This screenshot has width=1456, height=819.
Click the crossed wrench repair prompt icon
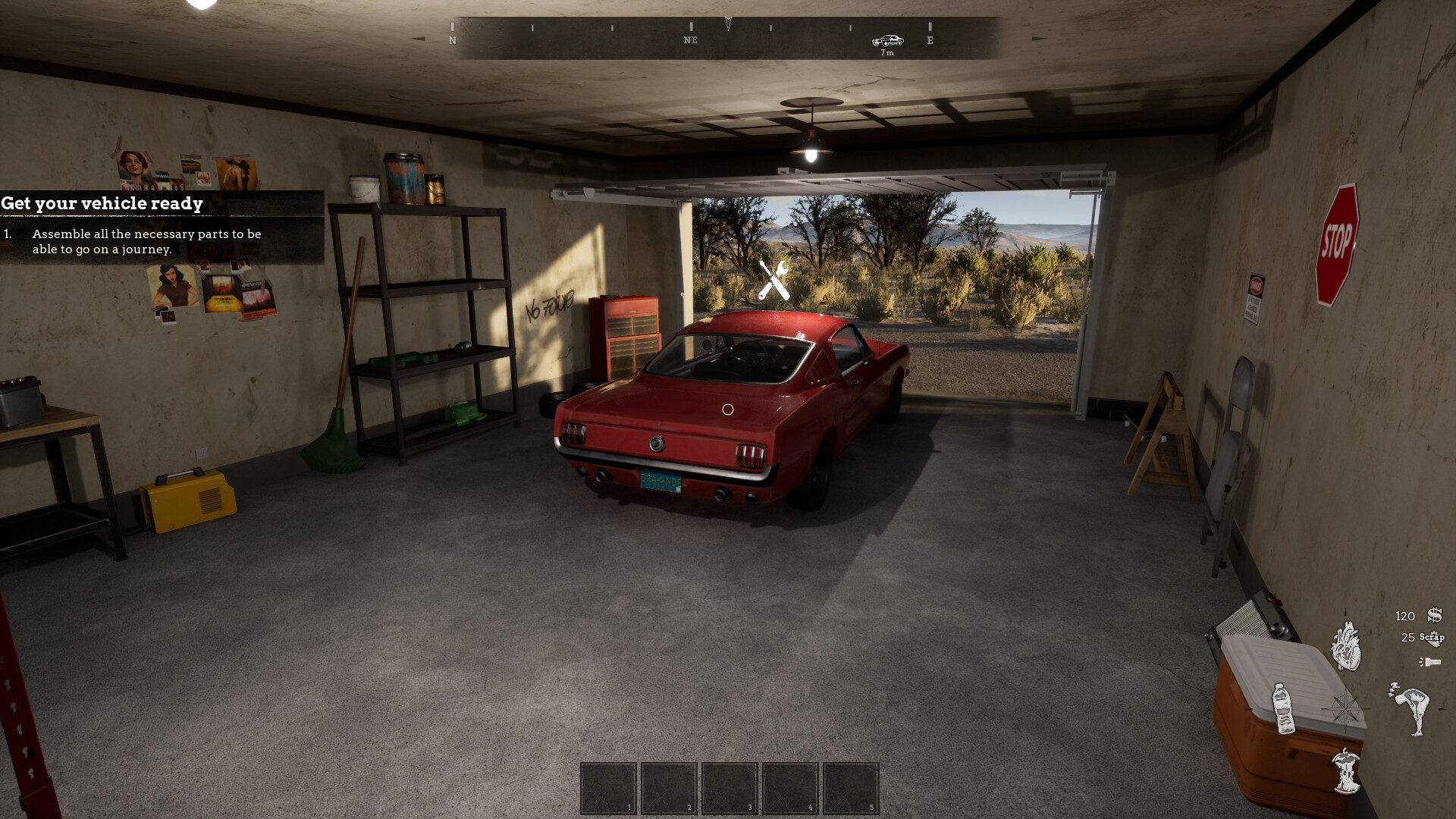point(772,279)
